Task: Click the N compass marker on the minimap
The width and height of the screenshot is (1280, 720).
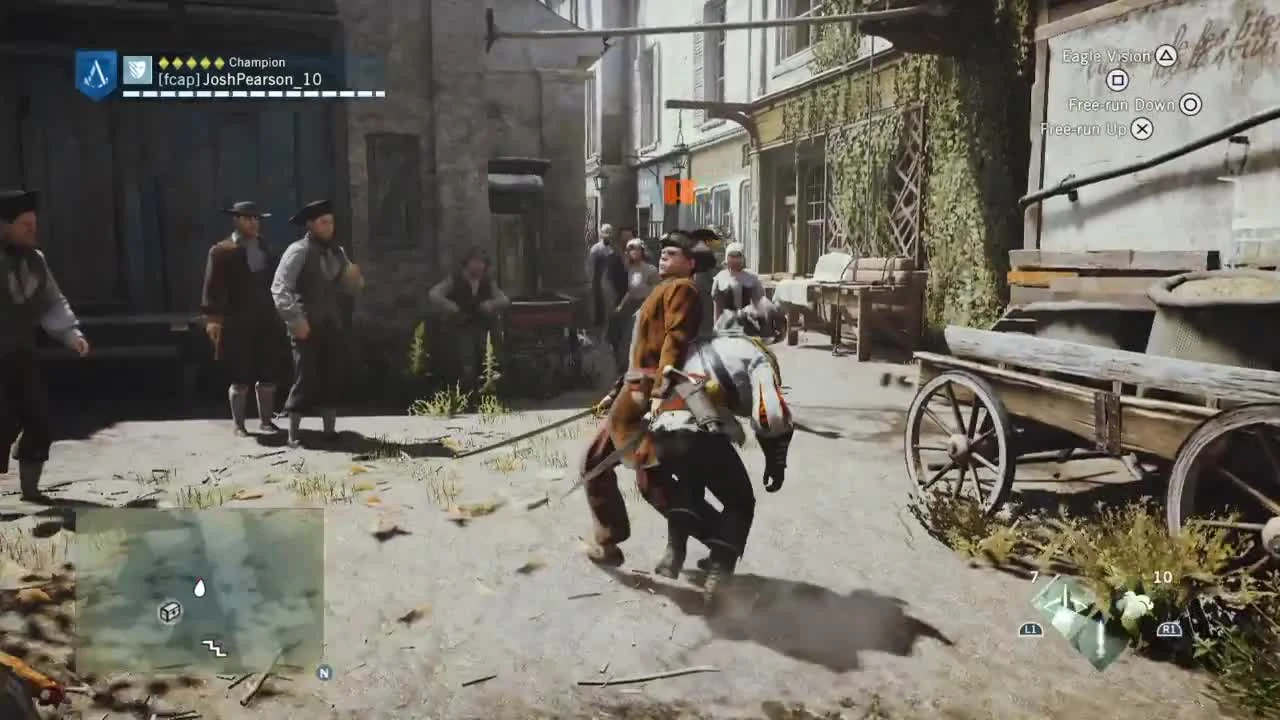Action: [325, 672]
